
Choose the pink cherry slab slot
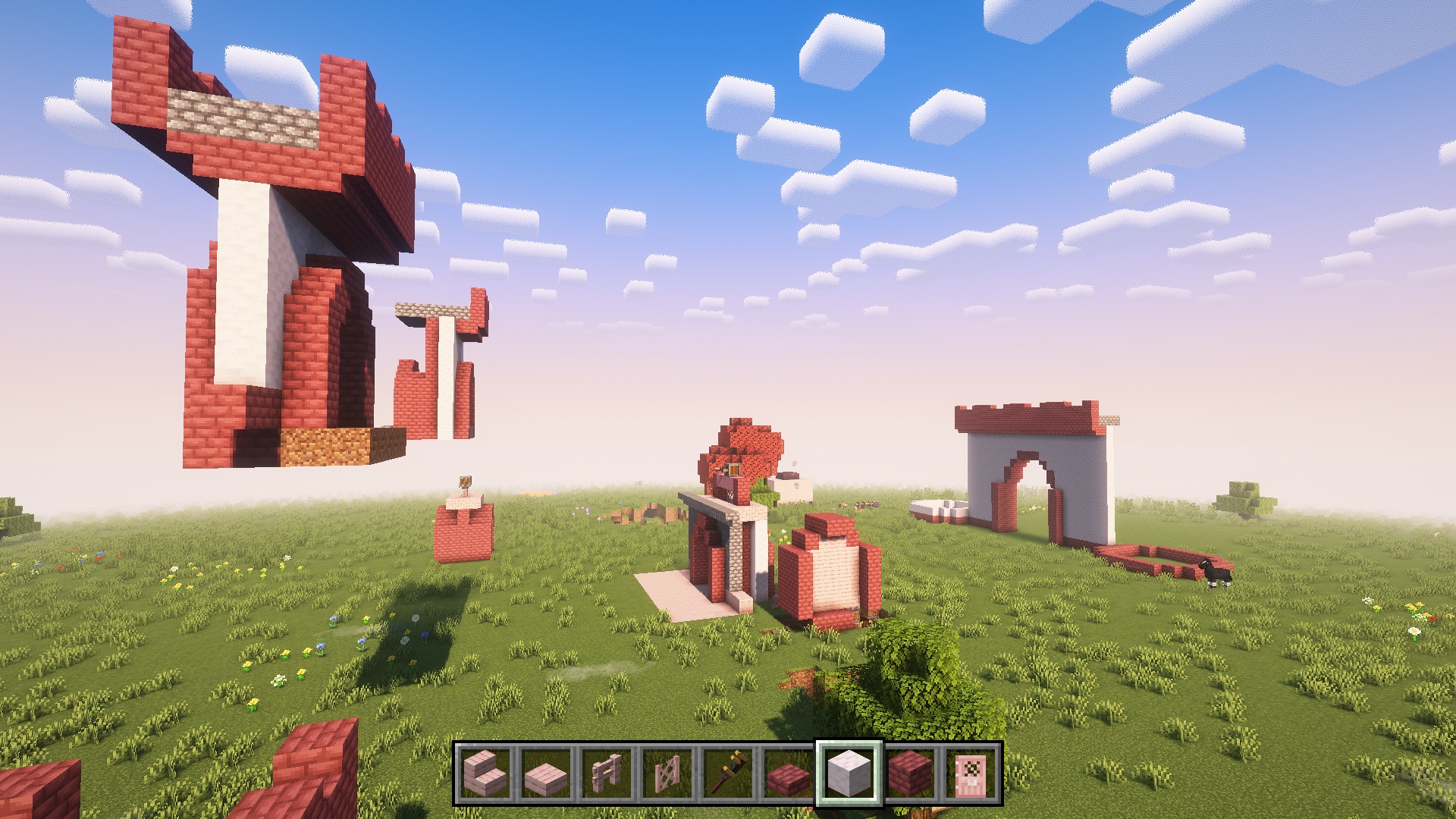pyautogui.click(x=546, y=773)
